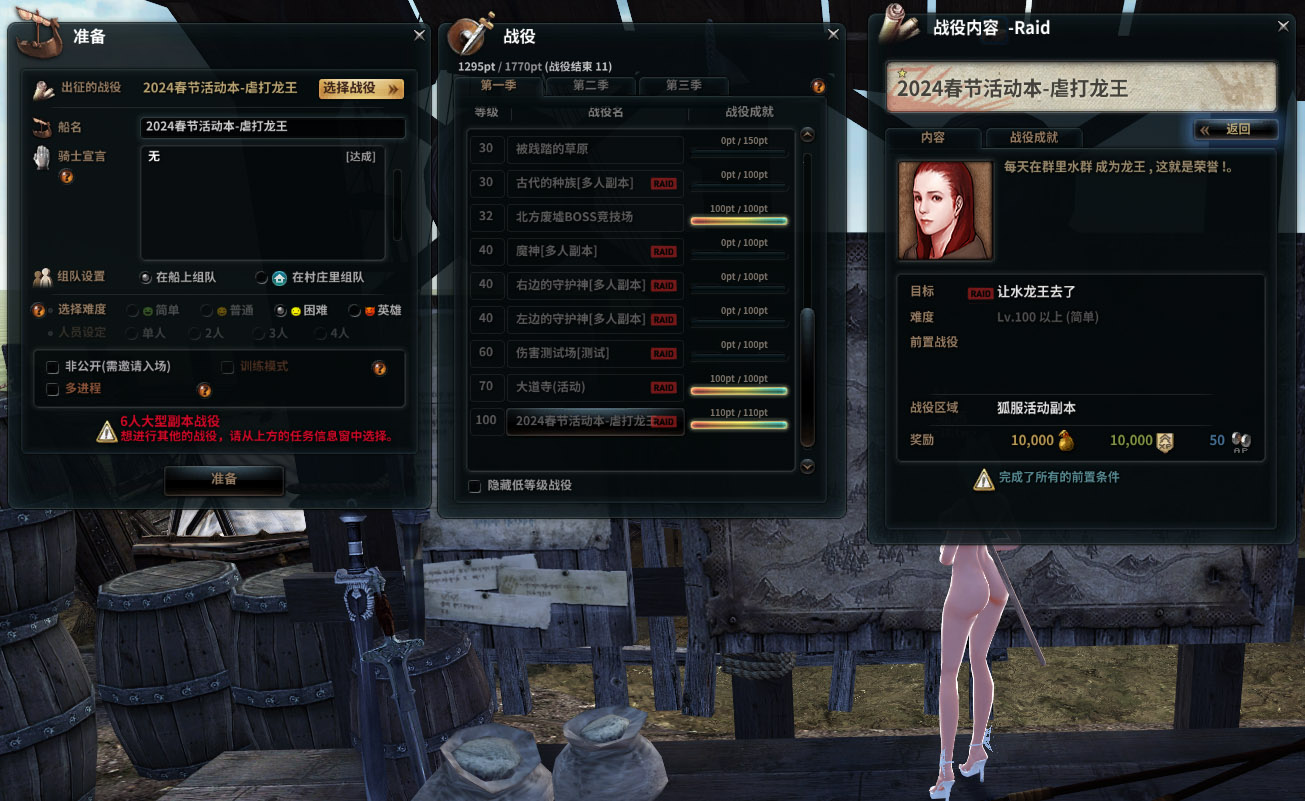Enable the 多进程 checkbox
This screenshot has width=1305, height=801.
53,389
